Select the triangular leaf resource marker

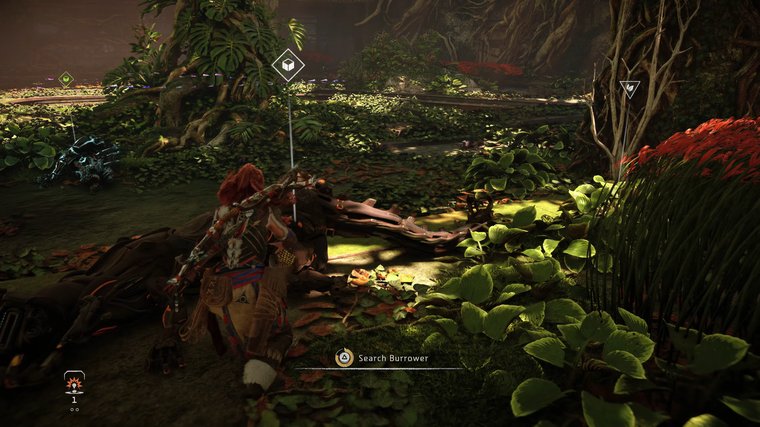tap(629, 89)
